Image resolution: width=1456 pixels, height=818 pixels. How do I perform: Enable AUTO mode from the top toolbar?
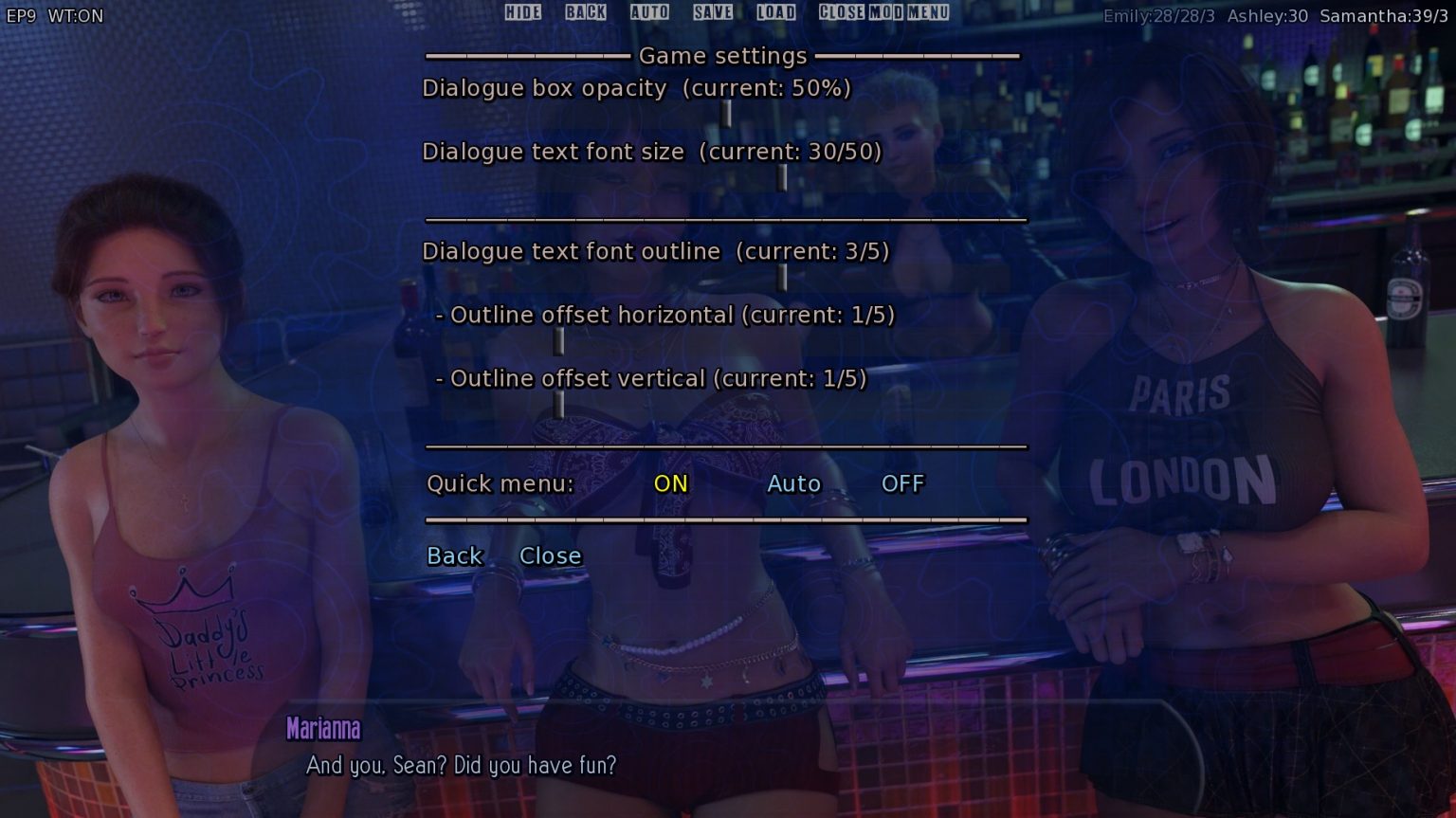click(650, 12)
